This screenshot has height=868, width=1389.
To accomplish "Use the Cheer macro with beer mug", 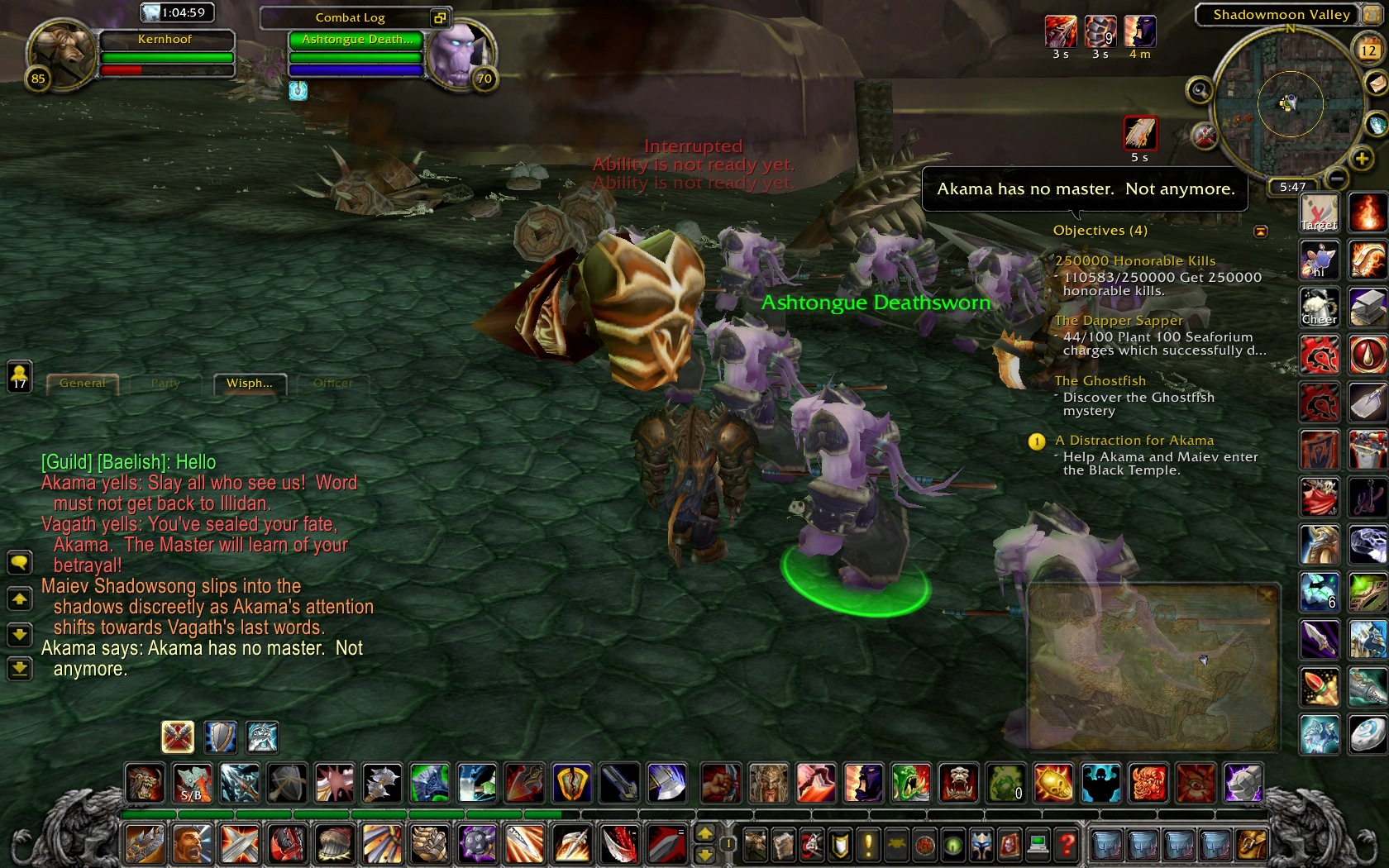I will coord(1319,308).
